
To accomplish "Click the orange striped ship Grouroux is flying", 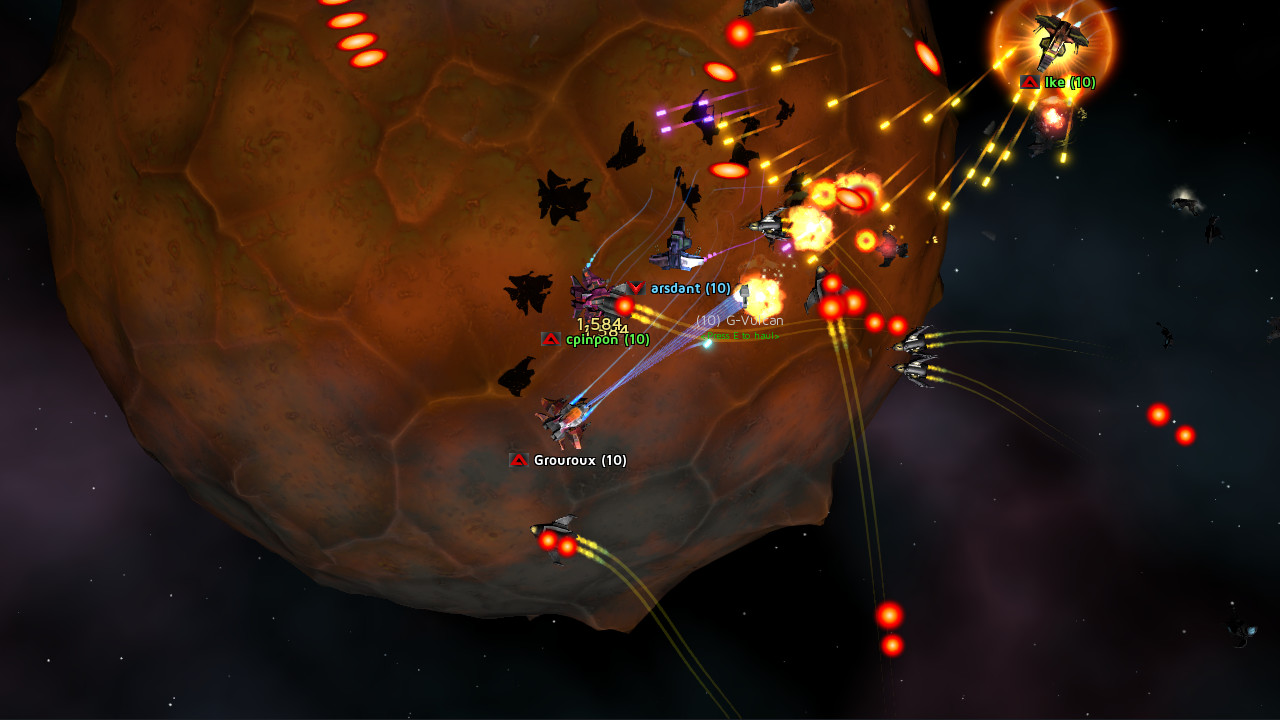I will pyautogui.click(x=566, y=420).
